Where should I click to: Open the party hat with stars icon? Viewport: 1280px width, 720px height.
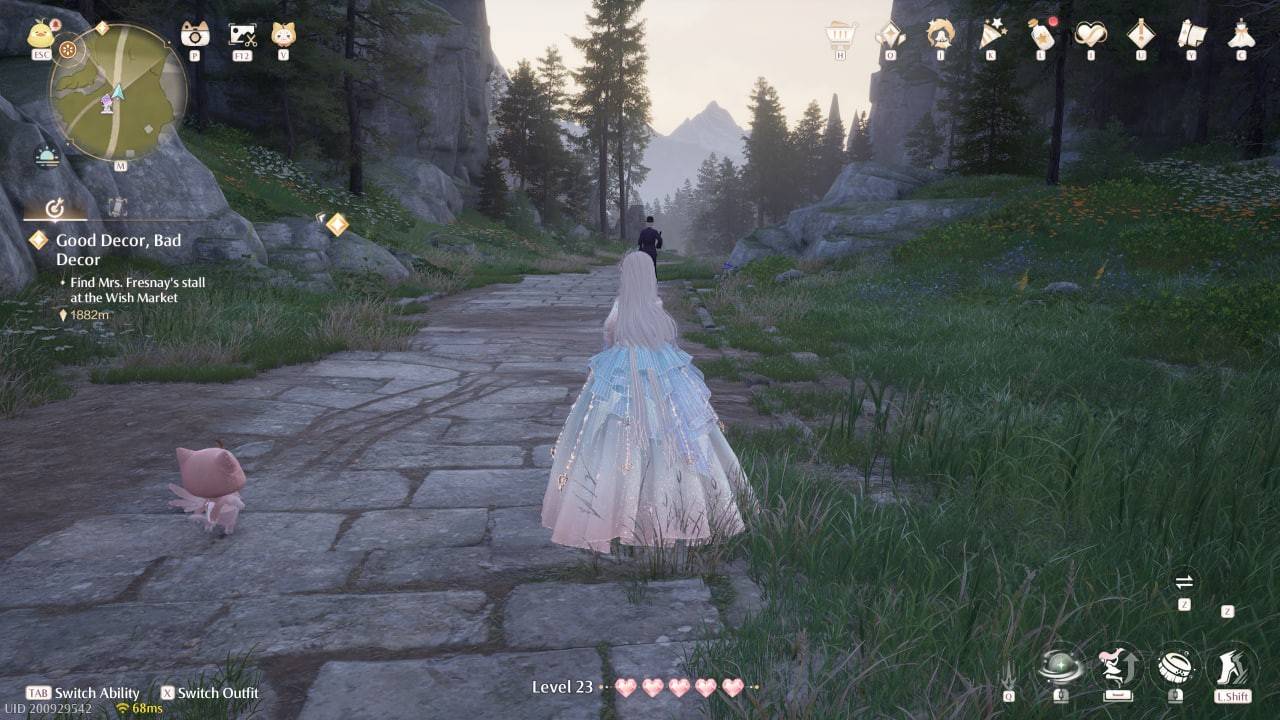point(991,35)
